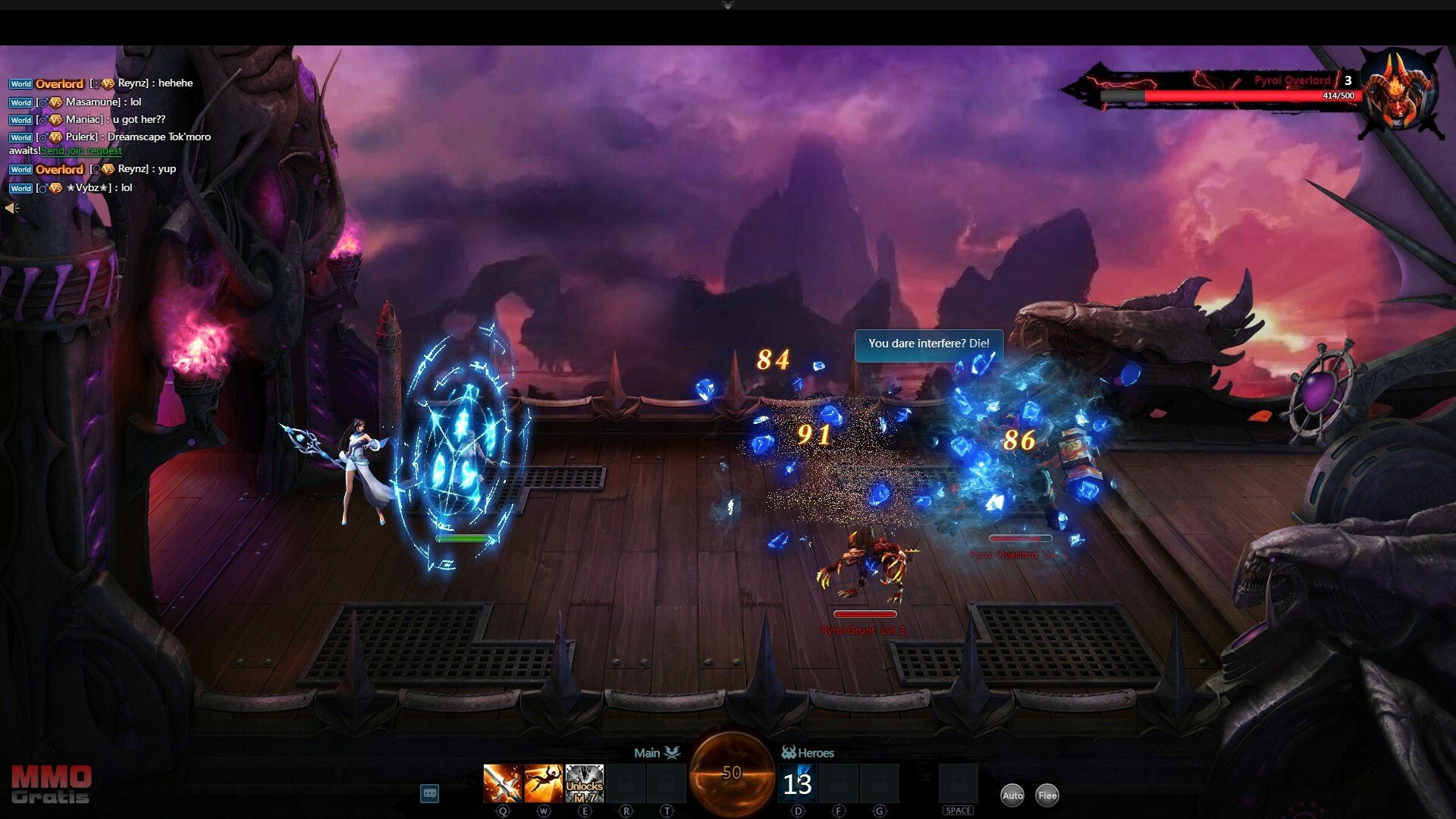Select player Maniac in chat
1456x819 pixels.
click(x=83, y=119)
